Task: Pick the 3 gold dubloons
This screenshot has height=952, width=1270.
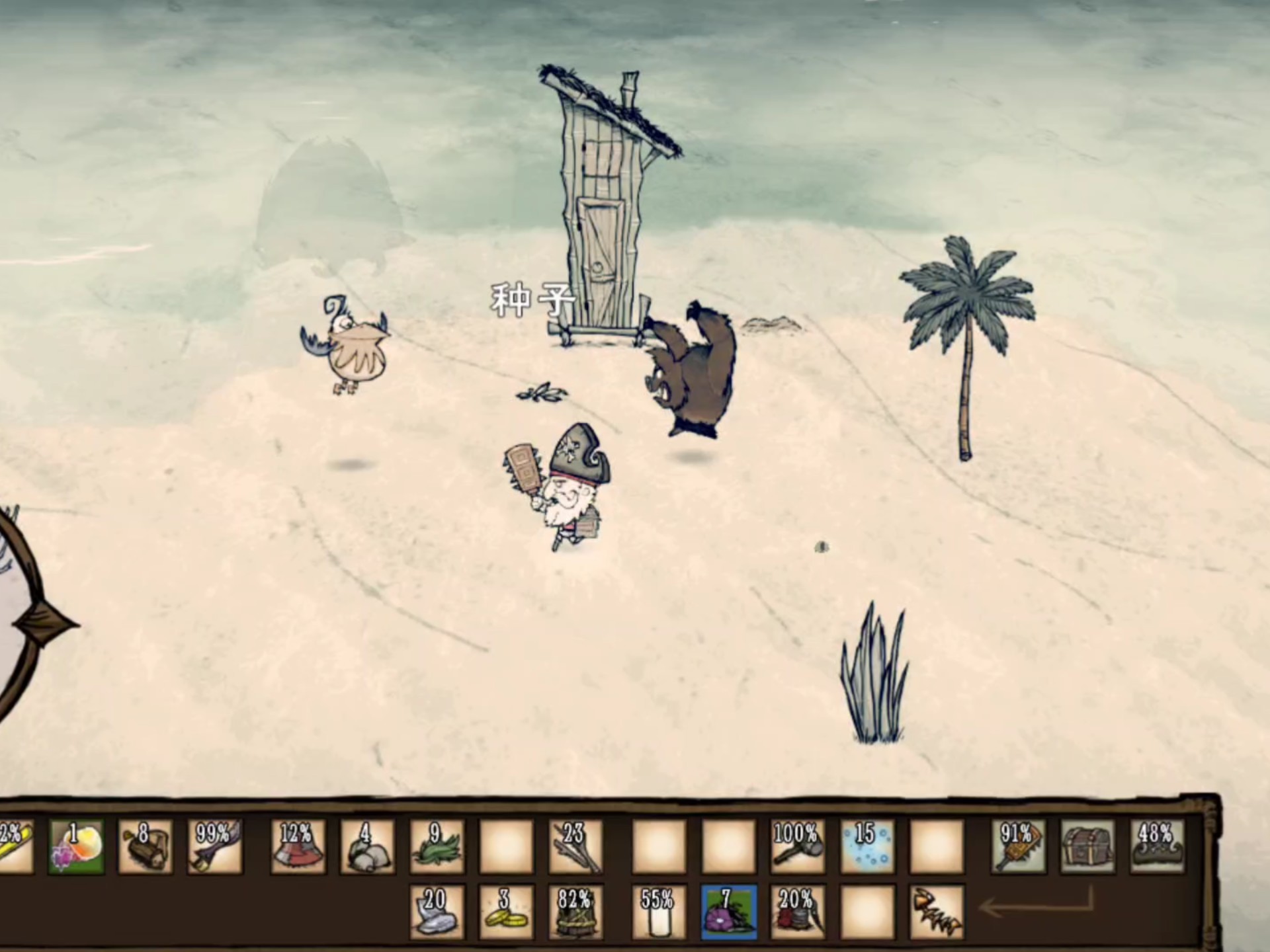Action: [x=506, y=912]
